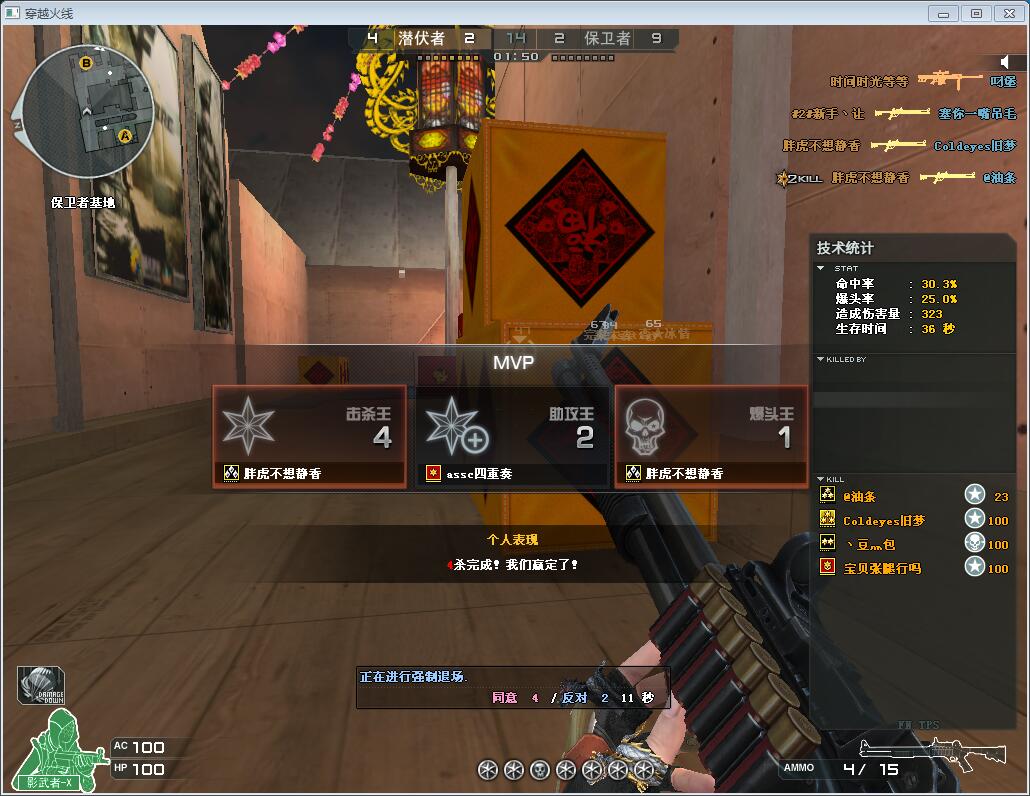Collapse the KILL list section
Image resolution: width=1030 pixels, height=796 pixels.
pyautogui.click(x=821, y=479)
